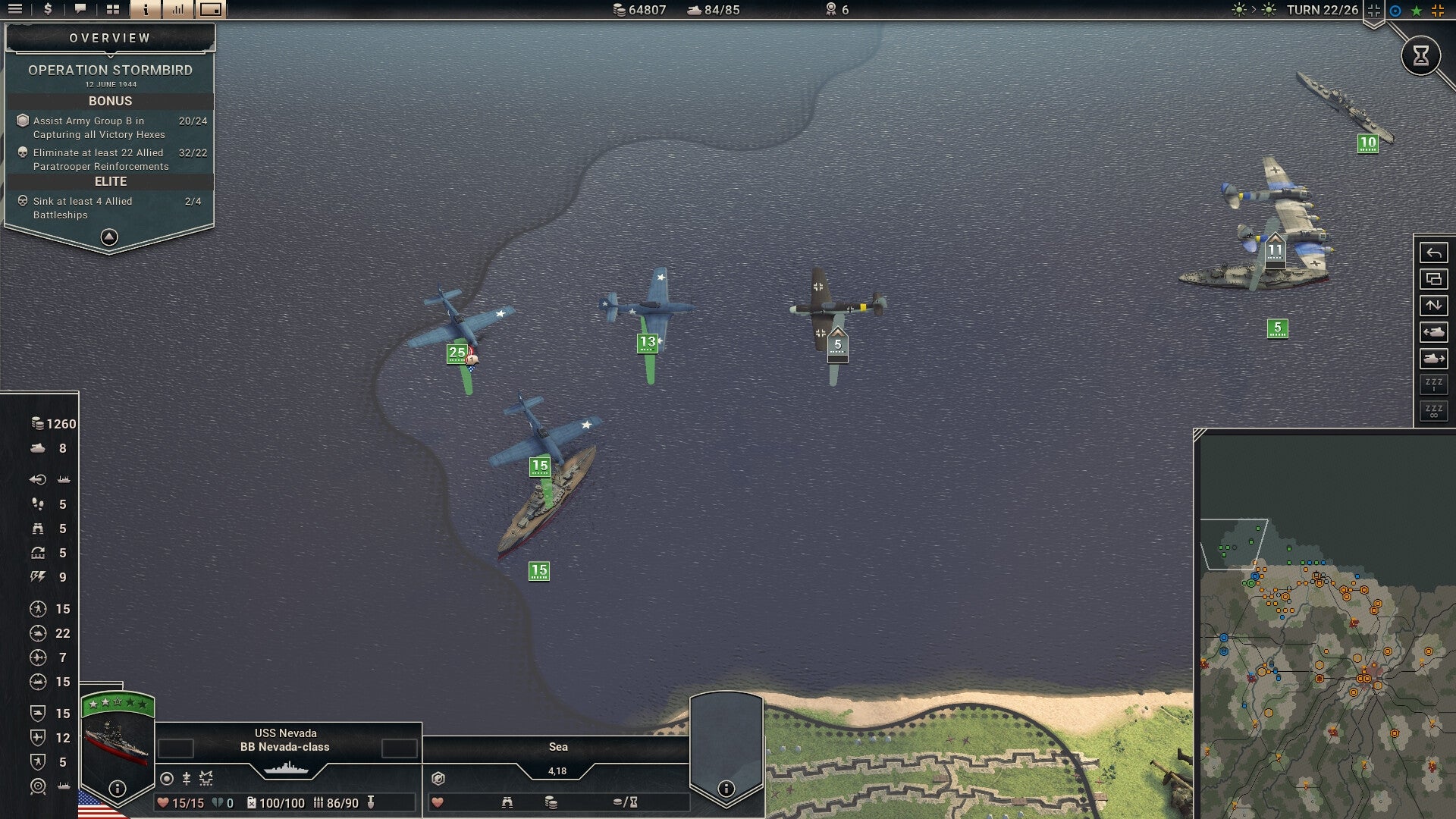Open the main menu icon top-left
The width and height of the screenshot is (1456, 819).
[14, 9]
